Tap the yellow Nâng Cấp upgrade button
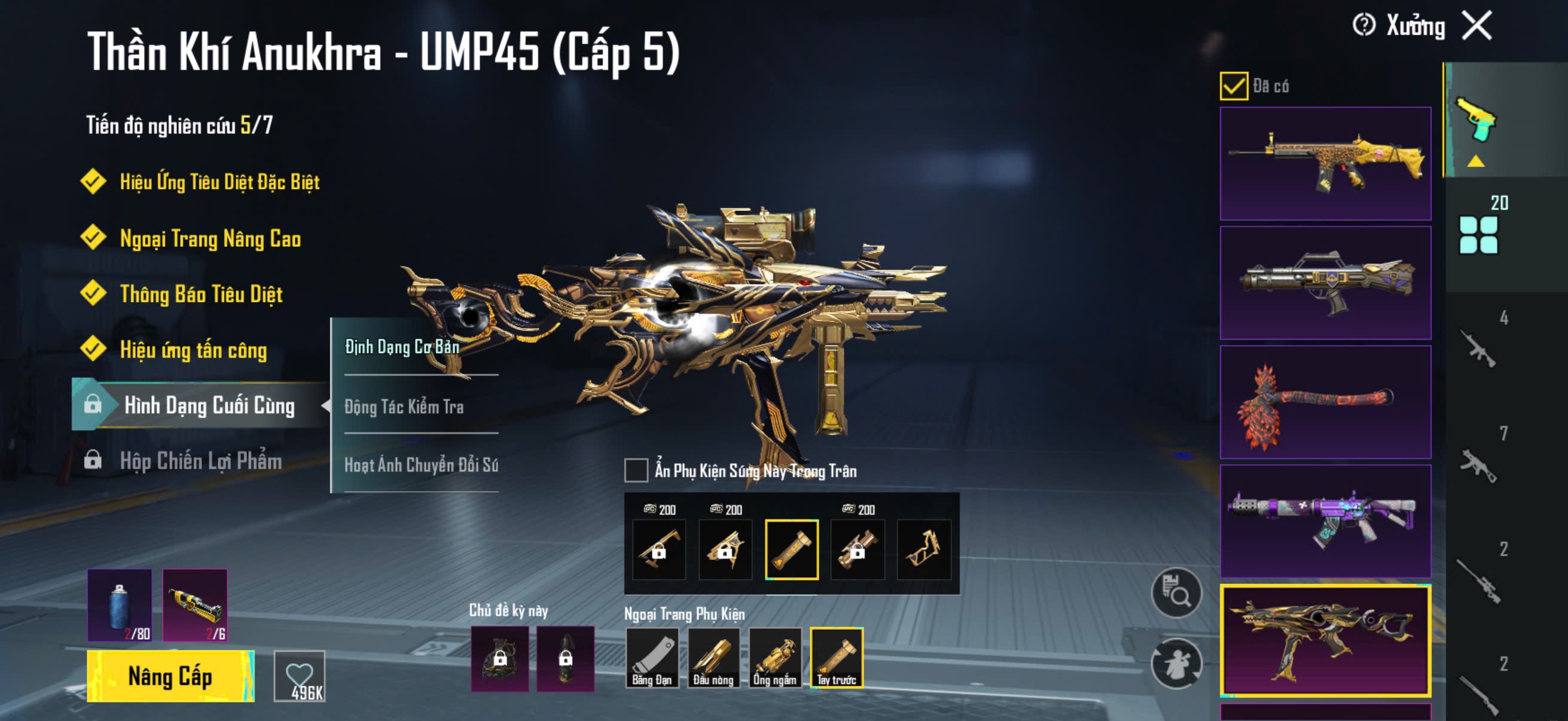 point(170,676)
